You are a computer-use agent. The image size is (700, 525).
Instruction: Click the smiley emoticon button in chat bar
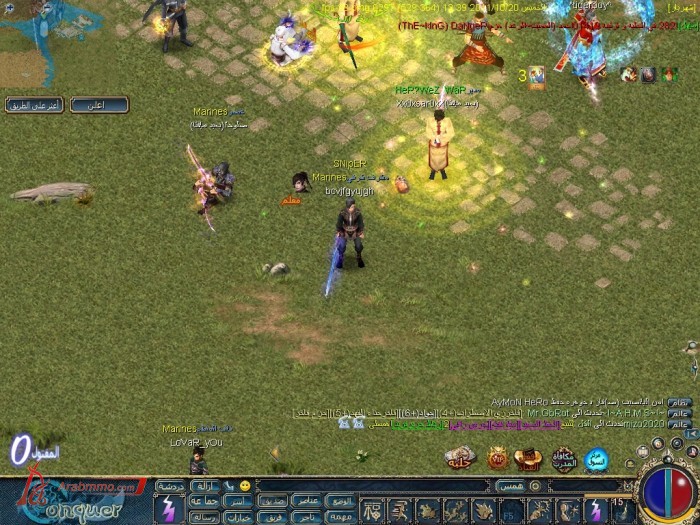coord(244,485)
